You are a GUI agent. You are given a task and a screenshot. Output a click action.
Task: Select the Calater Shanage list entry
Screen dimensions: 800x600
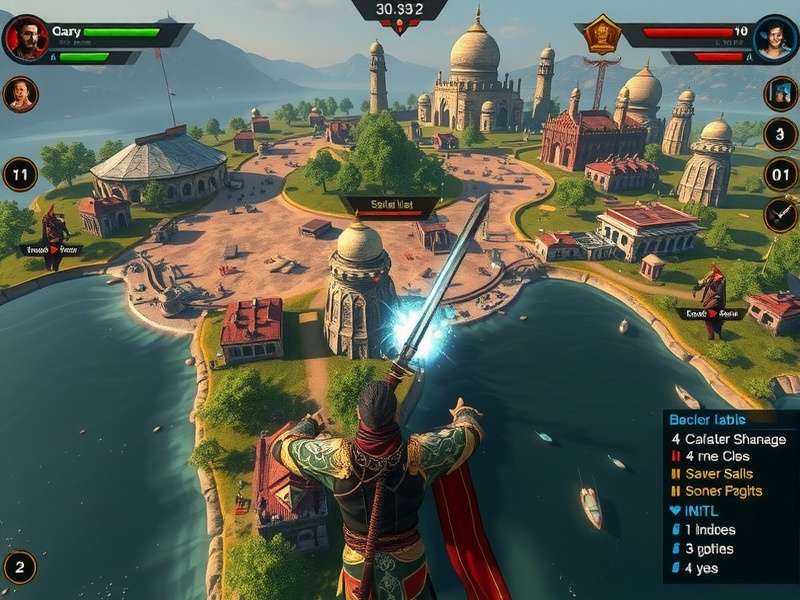(x=729, y=439)
